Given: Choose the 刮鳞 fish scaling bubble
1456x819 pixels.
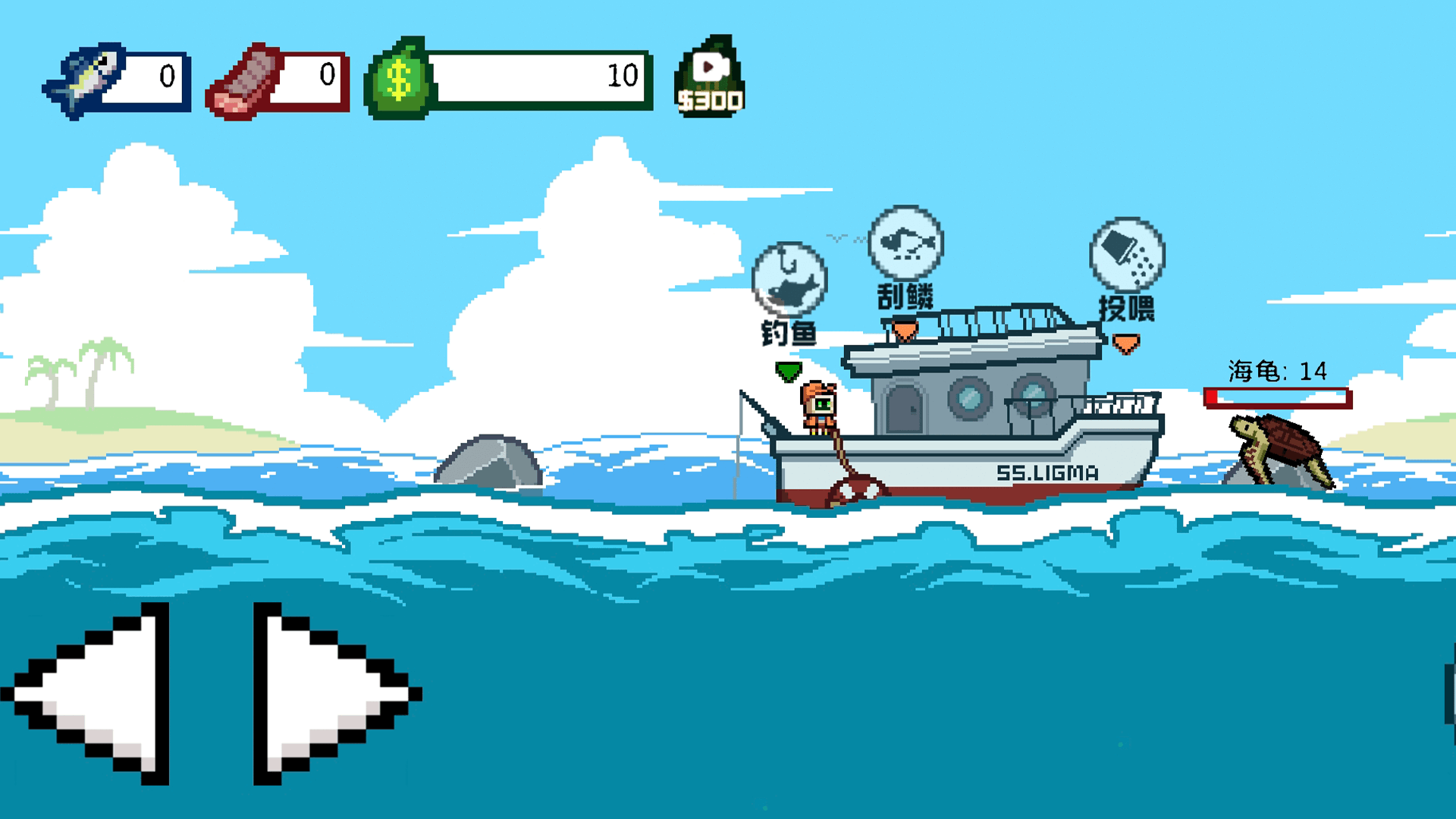Looking at the screenshot, I should point(905,243).
